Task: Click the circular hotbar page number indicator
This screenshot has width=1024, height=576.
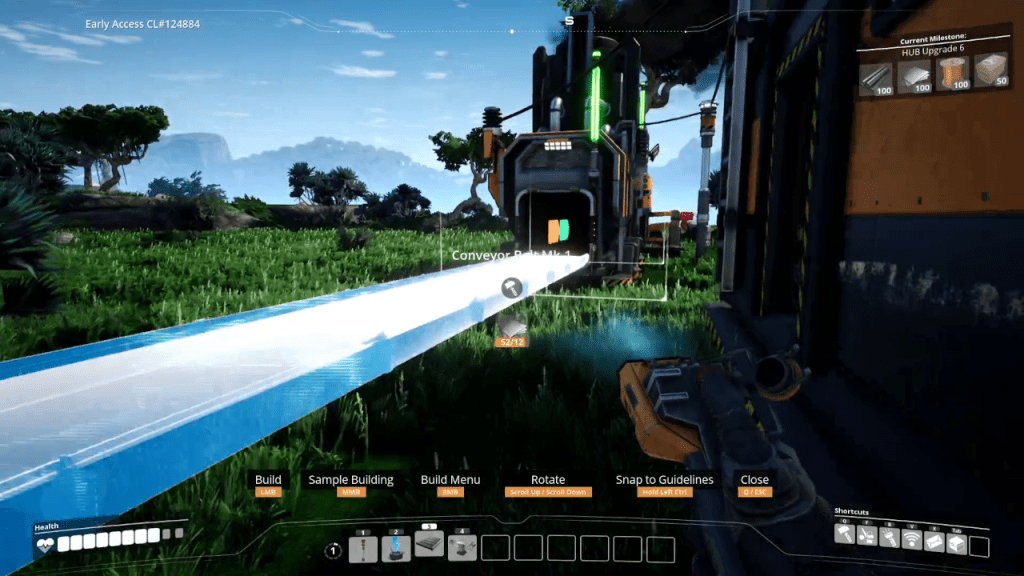Action: point(333,549)
